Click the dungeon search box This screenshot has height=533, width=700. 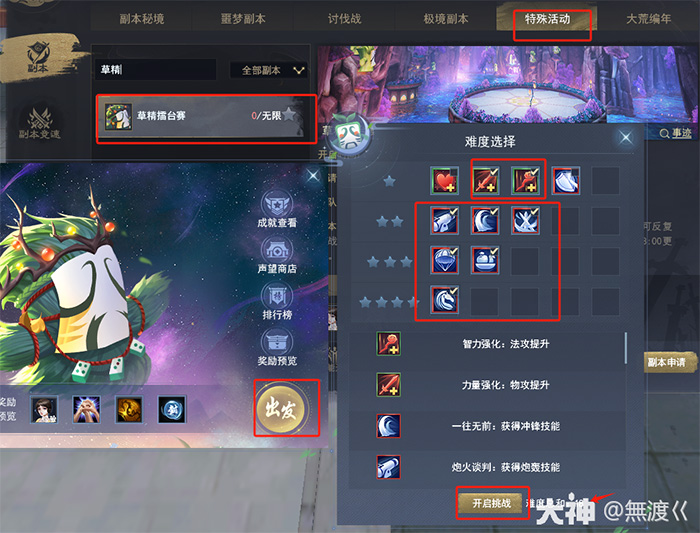(x=155, y=70)
